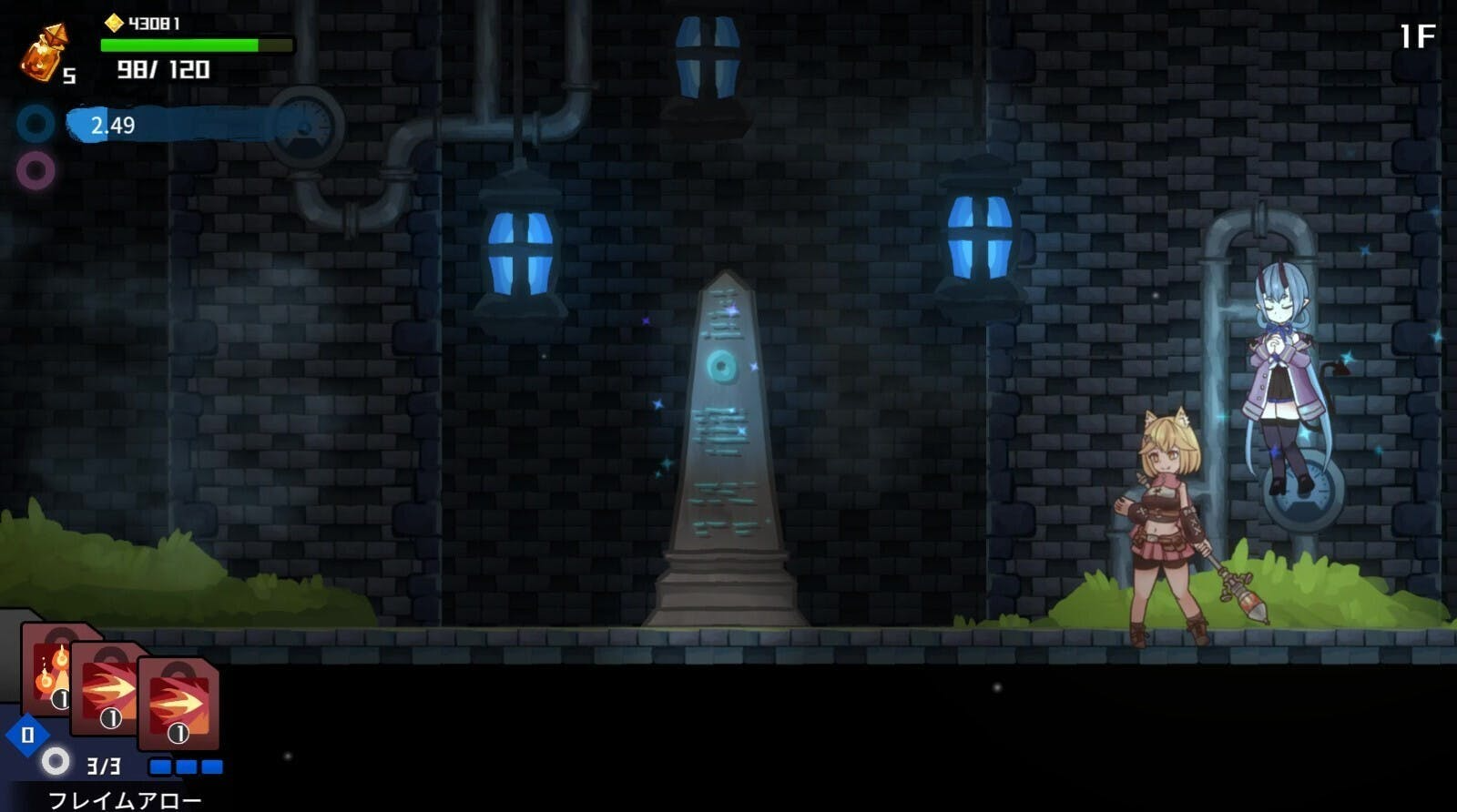Viewport: 1457px width, 812px height.
Task: Activate the purple ring skill icon
Action: point(36,170)
